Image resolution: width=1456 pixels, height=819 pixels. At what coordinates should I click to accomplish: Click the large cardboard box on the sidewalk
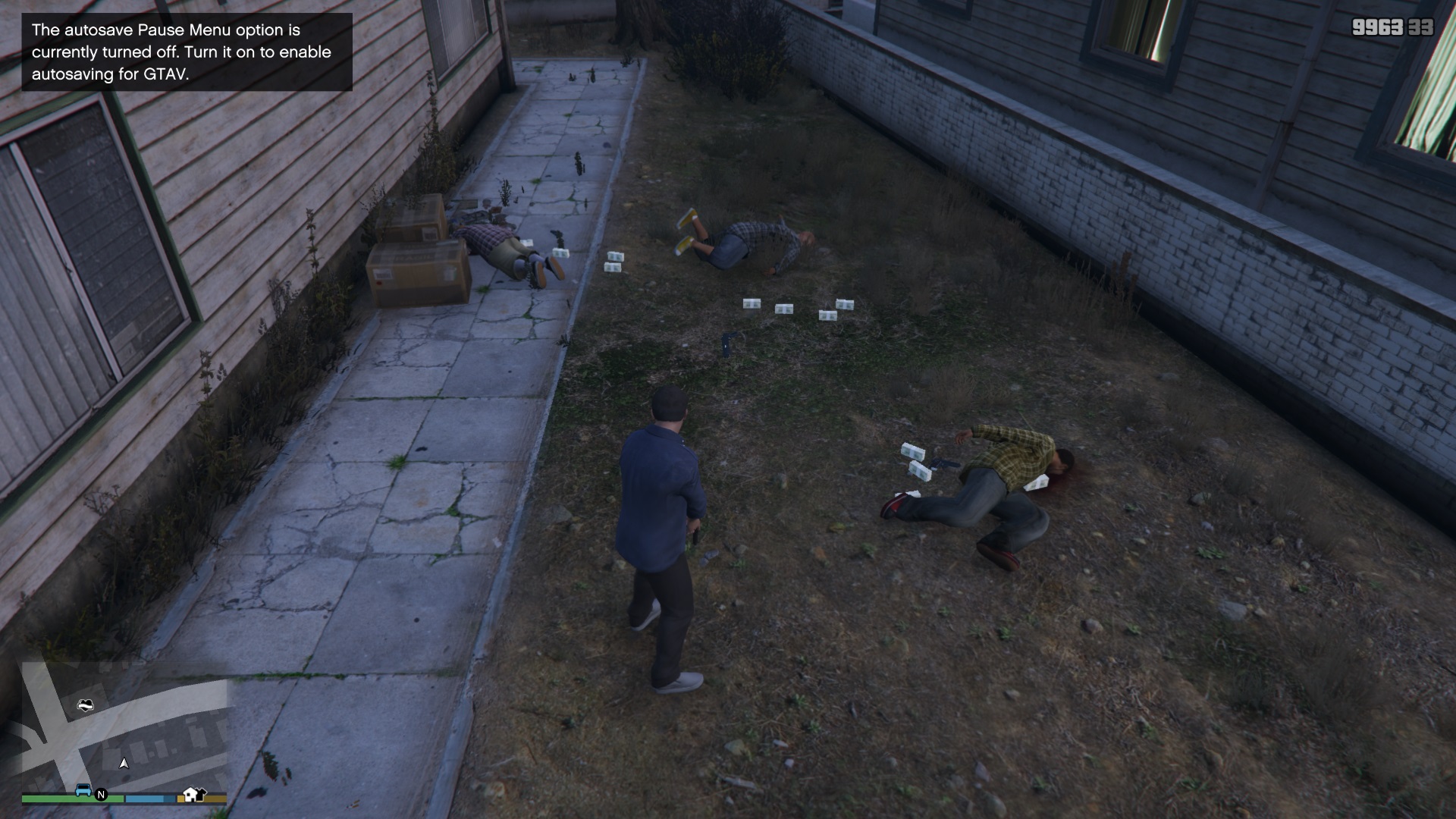coord(417,273)
